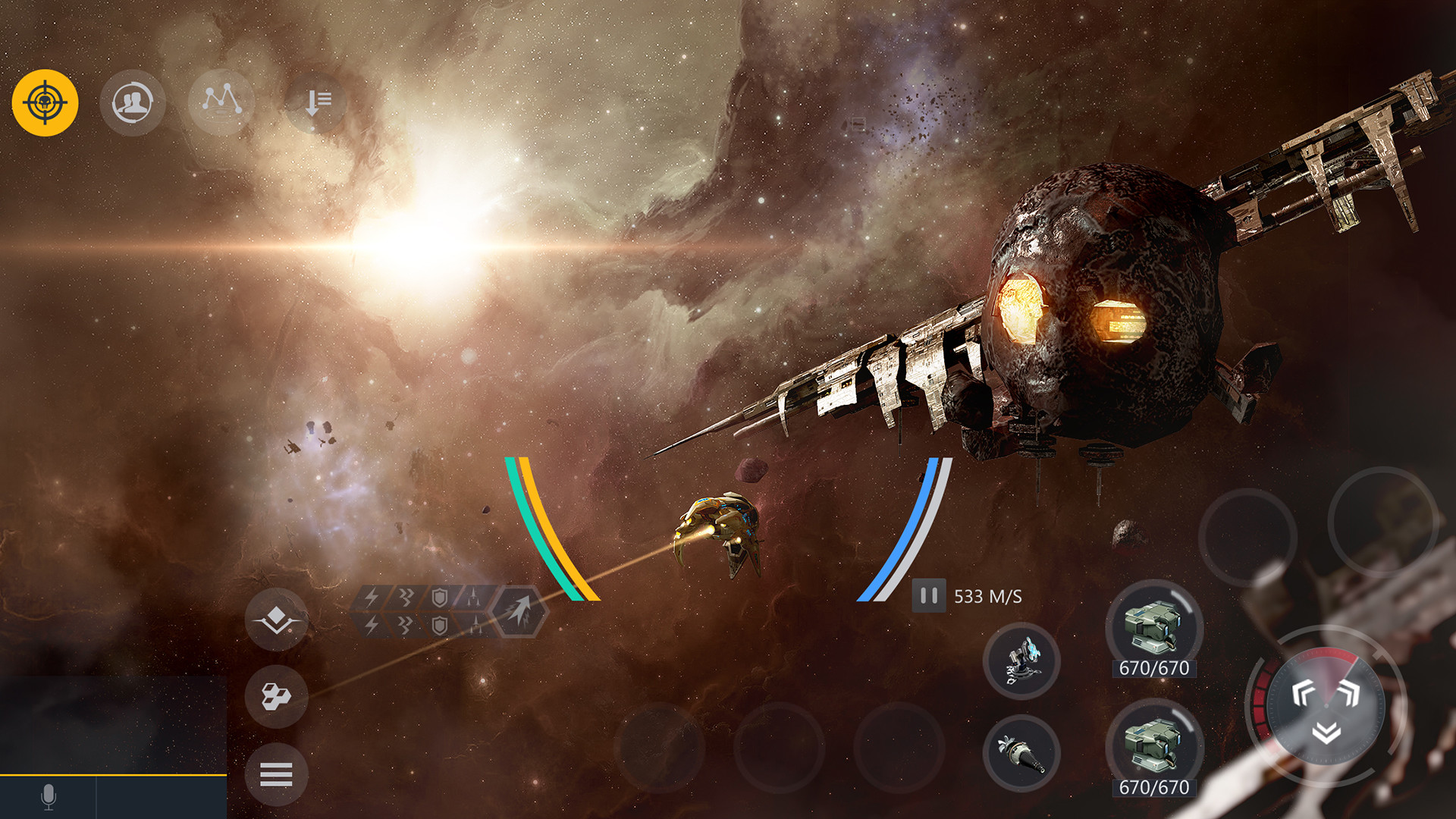The width and height of the screenshot is (1456, 819).
Task: Open the hamburger menu
Action: (278, 775)
